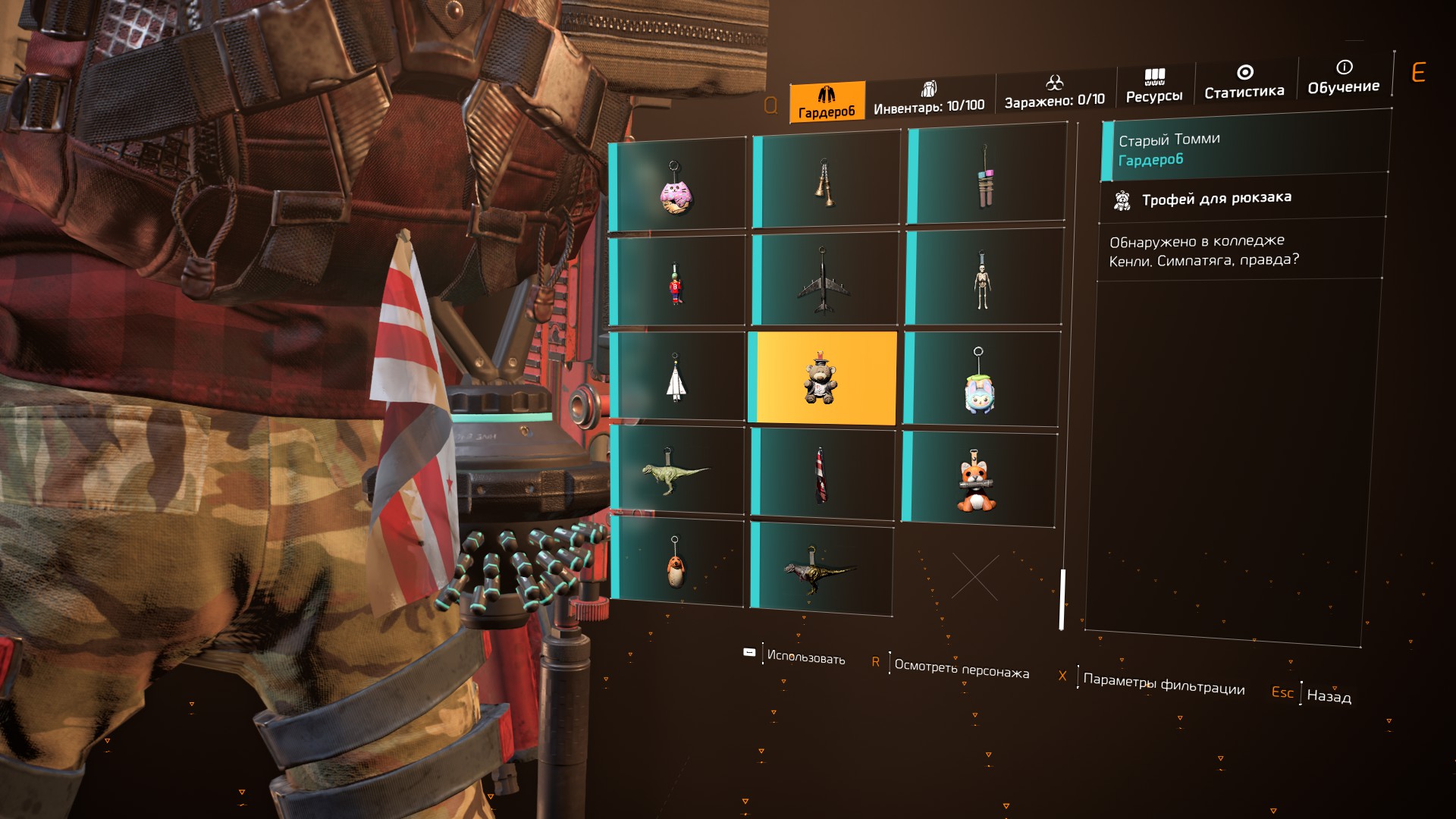Choose the orange fox plush trophy
The image size is (1456, 819).
977,479
